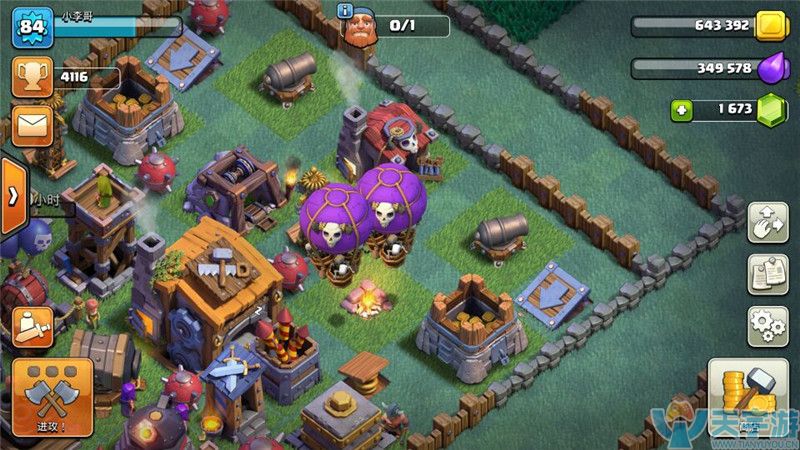Open the settings gears button

(768, 326)
